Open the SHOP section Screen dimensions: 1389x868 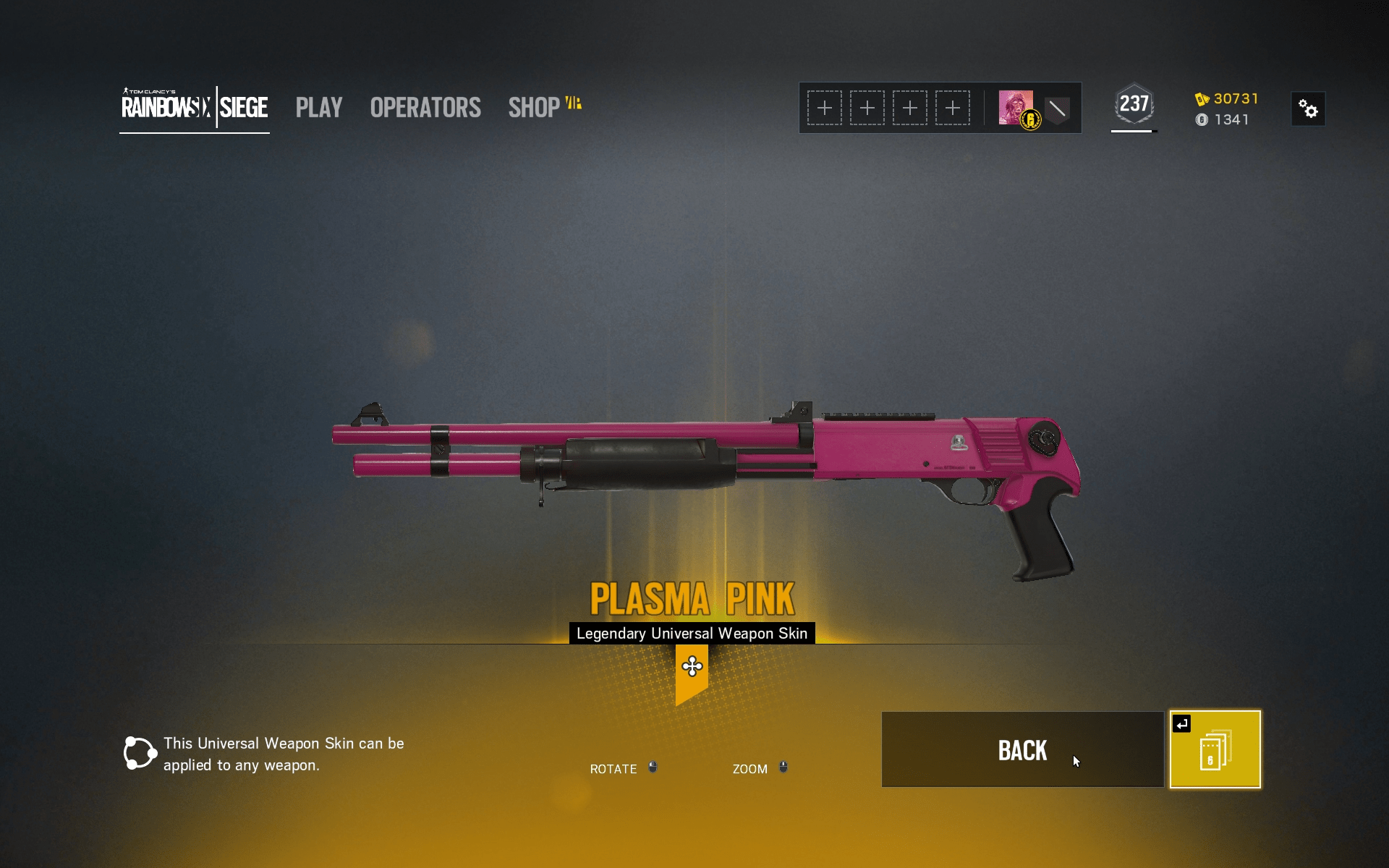coord(533,107)
